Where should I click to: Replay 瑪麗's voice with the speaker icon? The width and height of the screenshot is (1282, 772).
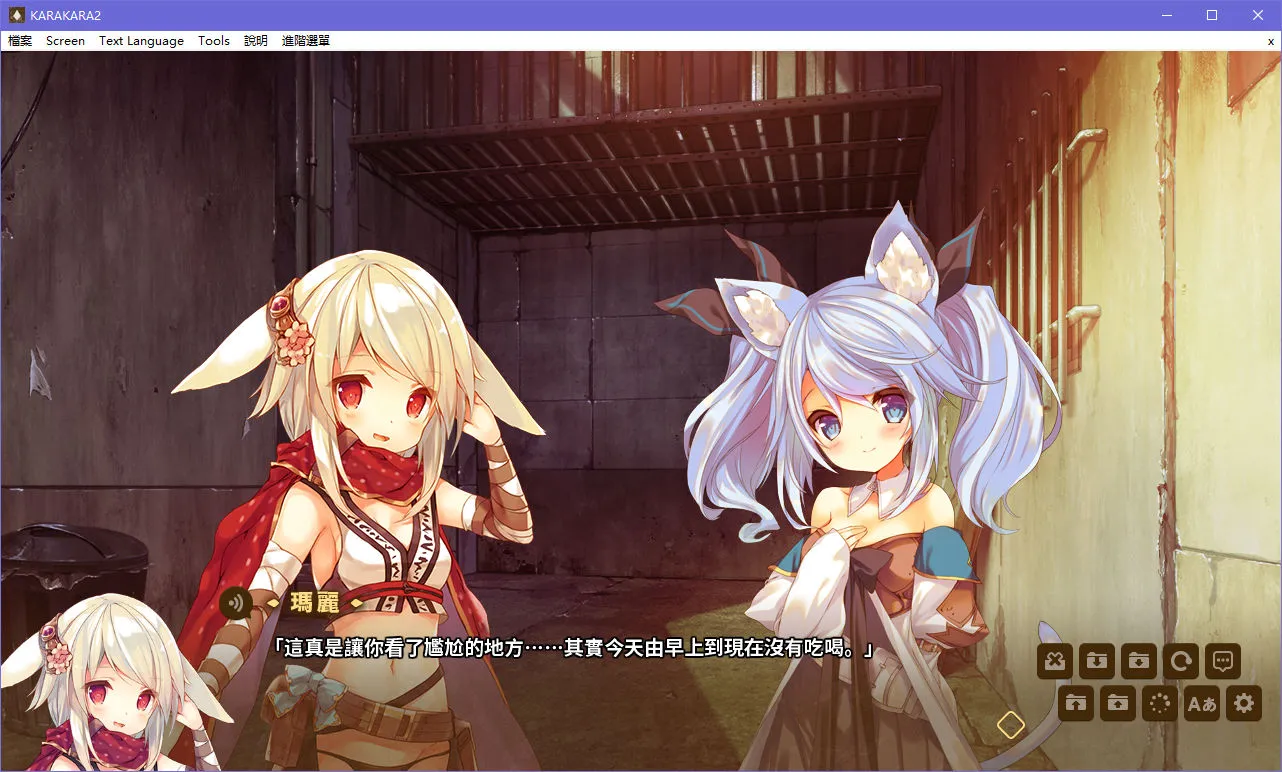pos(234,604)
